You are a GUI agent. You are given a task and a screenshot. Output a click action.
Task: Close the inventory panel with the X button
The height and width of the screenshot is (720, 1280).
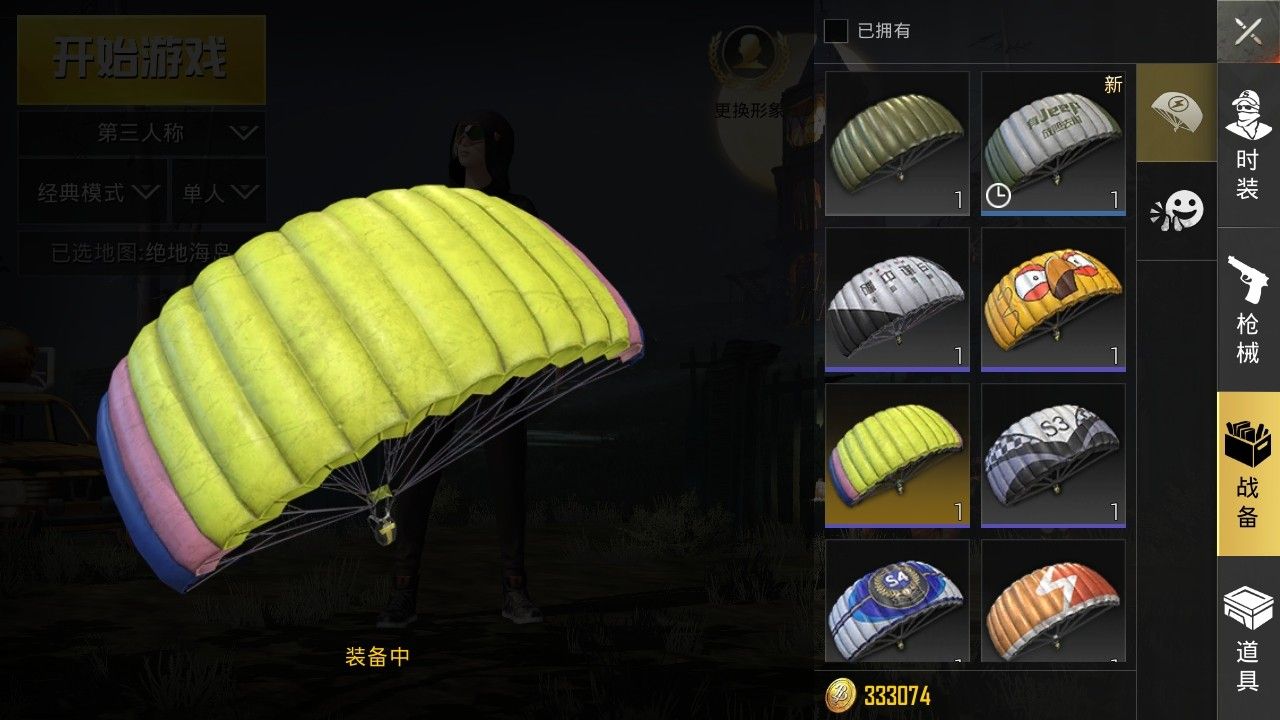click(1247, 31)
